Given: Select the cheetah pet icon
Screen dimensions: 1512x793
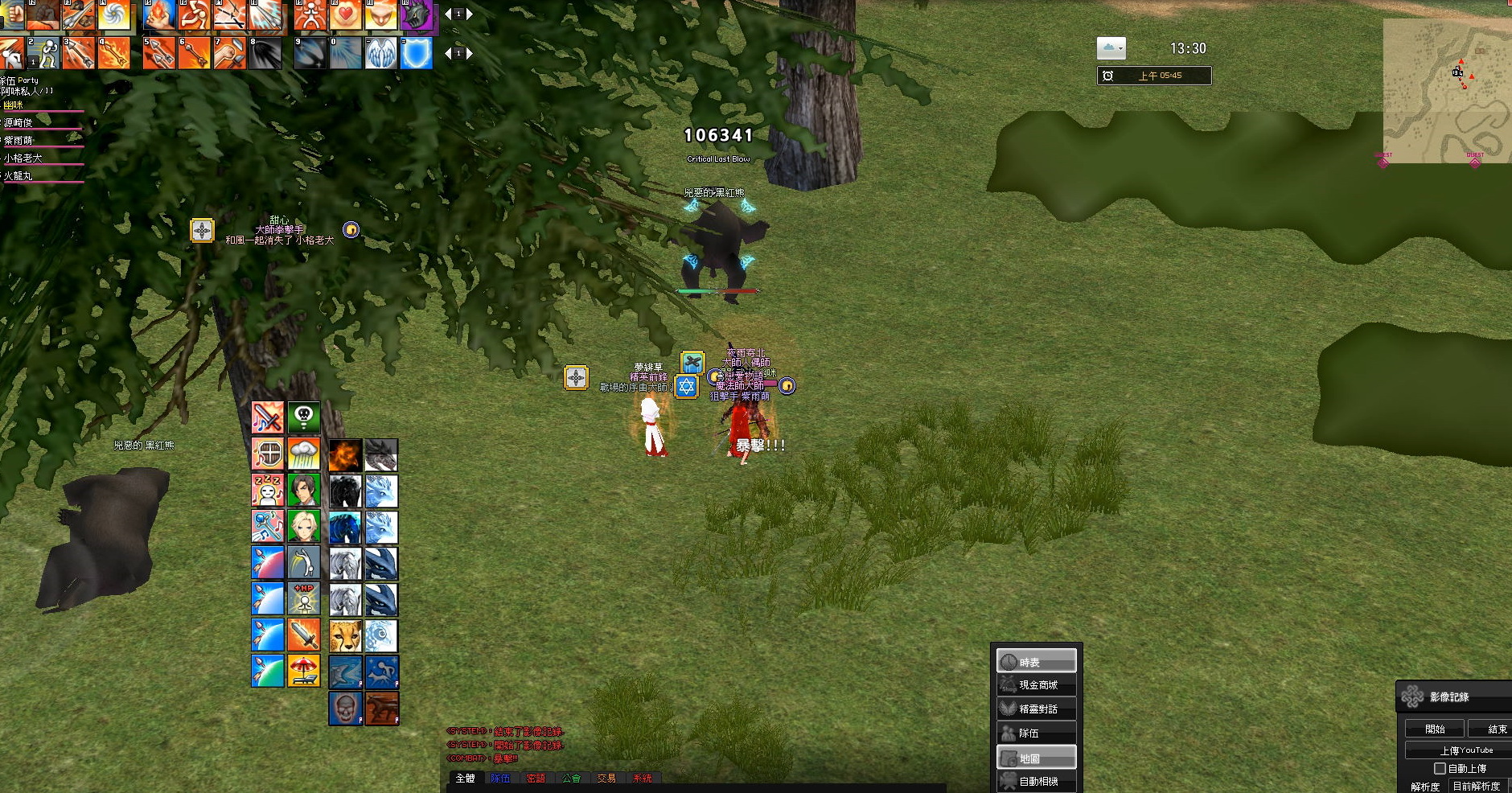Looking at the screenshot, I should coord(345,635).
